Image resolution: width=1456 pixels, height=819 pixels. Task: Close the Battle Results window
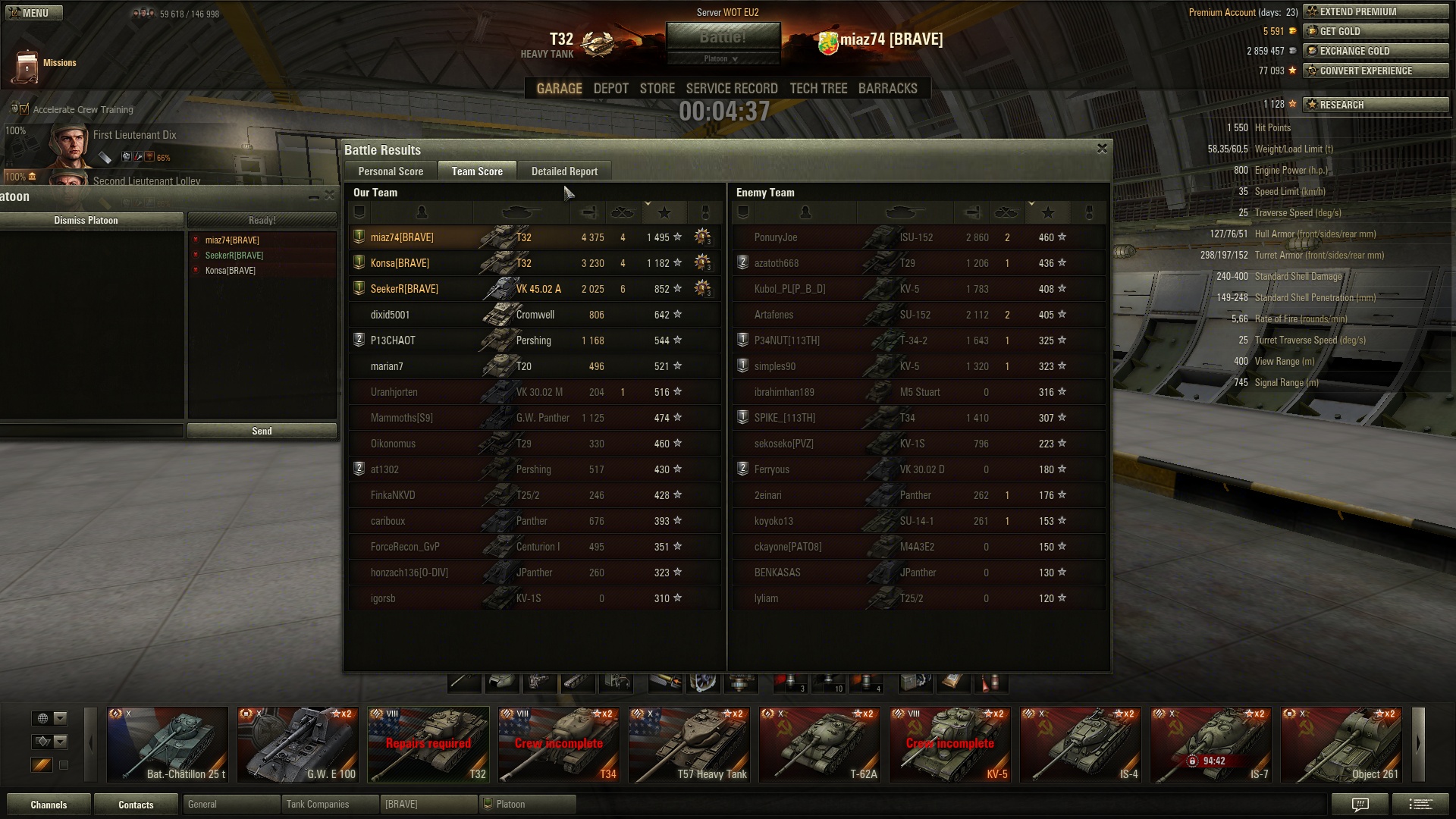[1102, 149]
